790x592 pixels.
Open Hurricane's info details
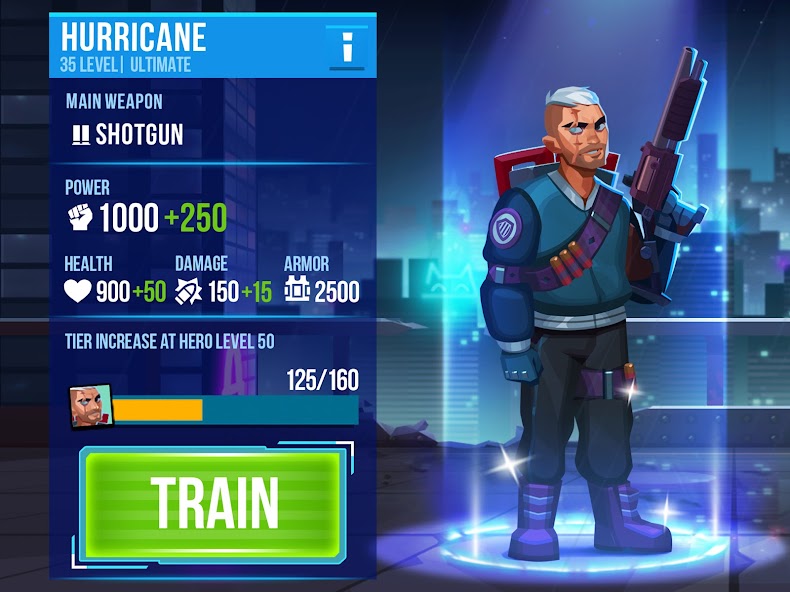pyautogui.click(x=346, y=46)
